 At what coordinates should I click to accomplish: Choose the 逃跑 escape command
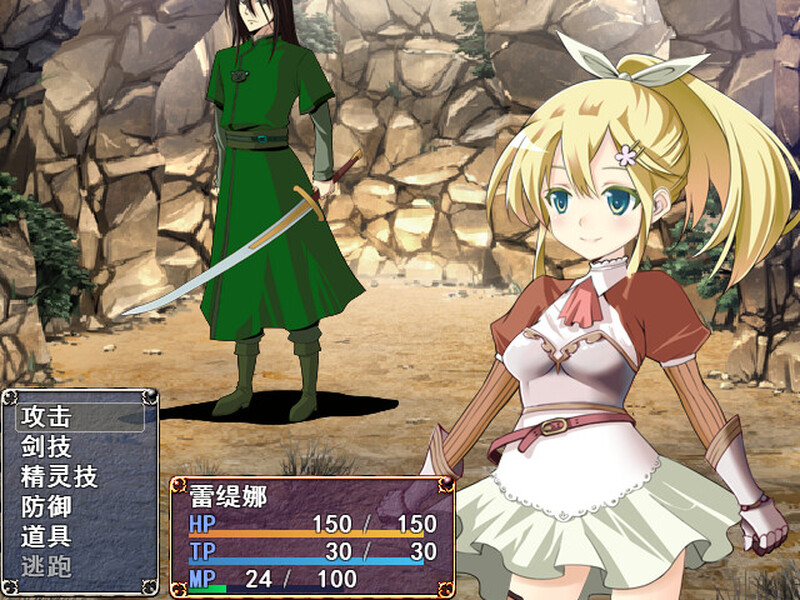[x=46, y=567]
